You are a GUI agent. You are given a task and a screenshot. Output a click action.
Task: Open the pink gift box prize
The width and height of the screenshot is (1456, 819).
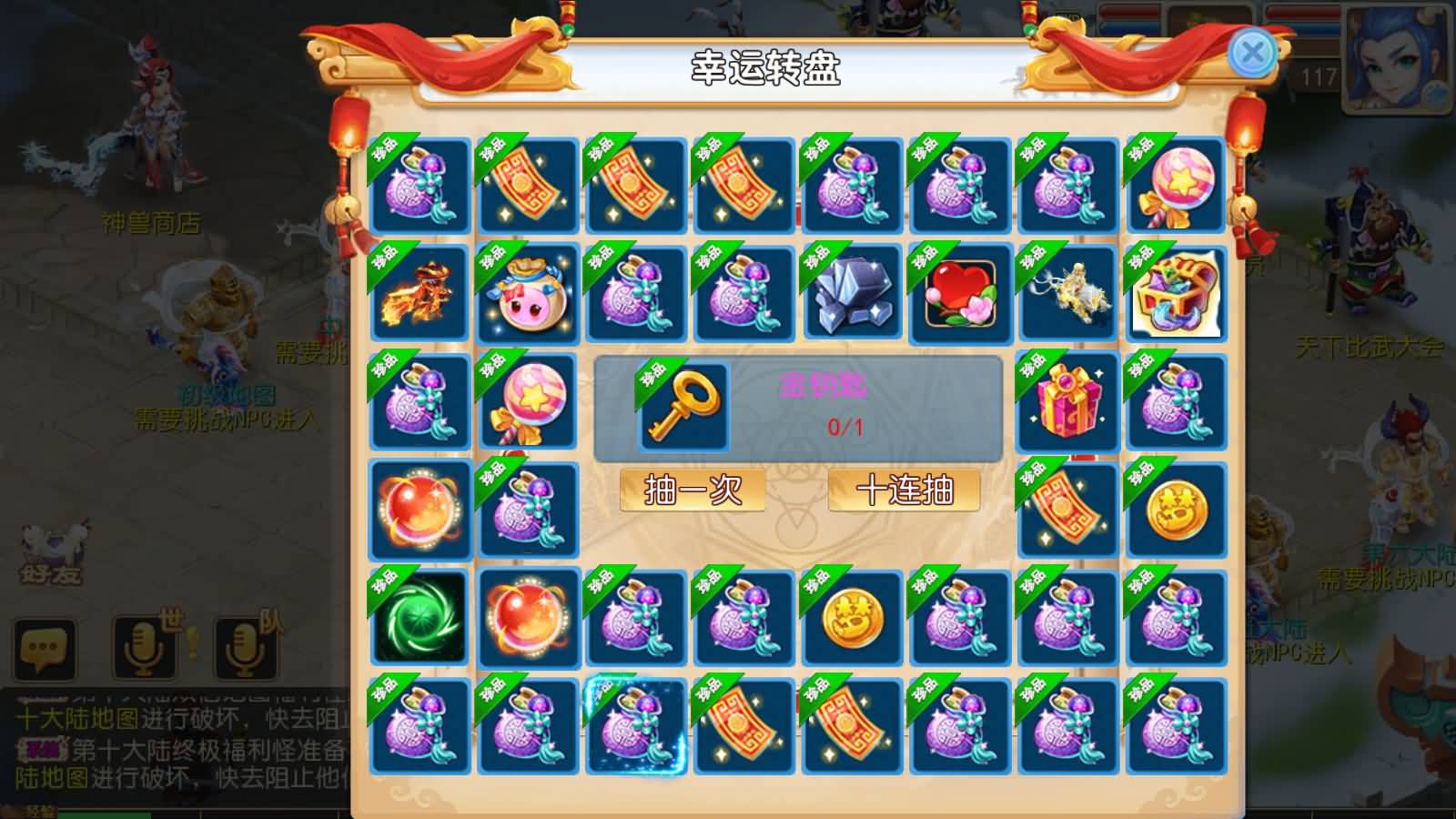(x=1067, y=402)
